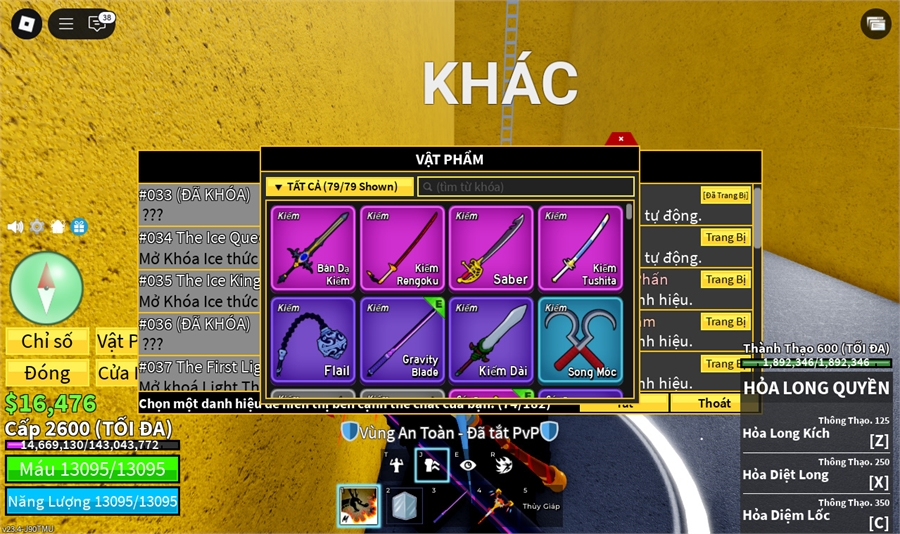Select the Bán Dạ Kiếm sword slot
The height and width of the screenshot is (534, 900).
pos(314,249)
